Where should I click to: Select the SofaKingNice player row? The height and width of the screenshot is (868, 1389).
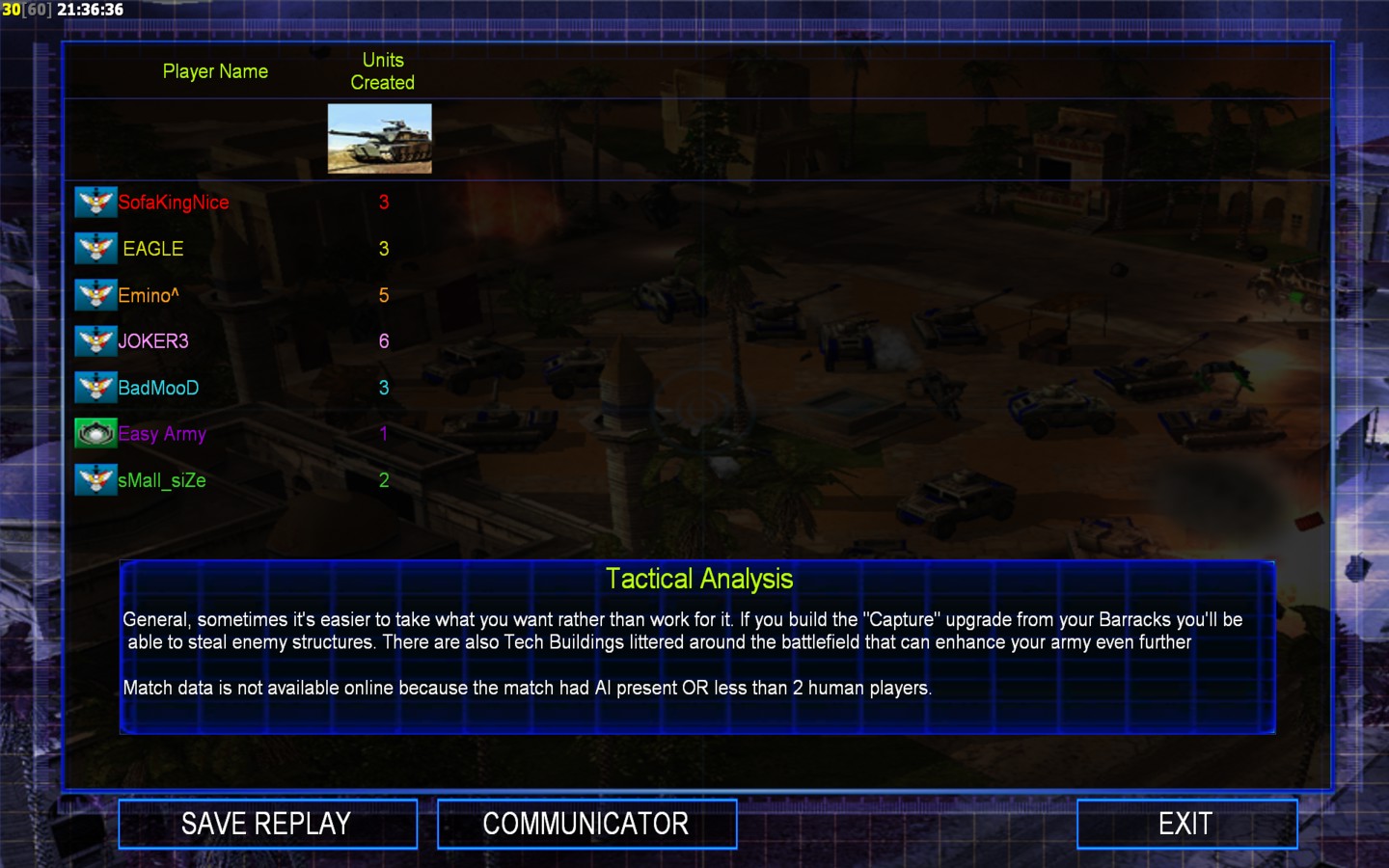point(174,203)
